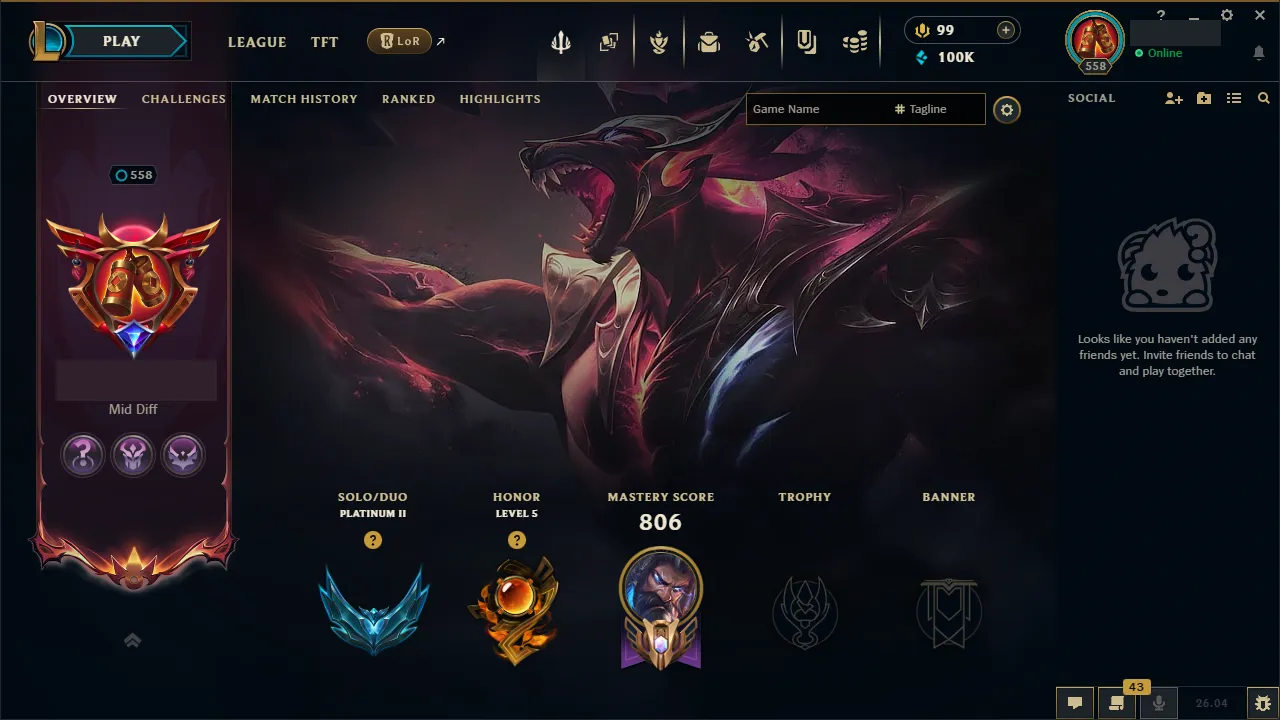Select TFT in the top menu
This screenshot has height=720, width=1280.
[x=324, y=42]
